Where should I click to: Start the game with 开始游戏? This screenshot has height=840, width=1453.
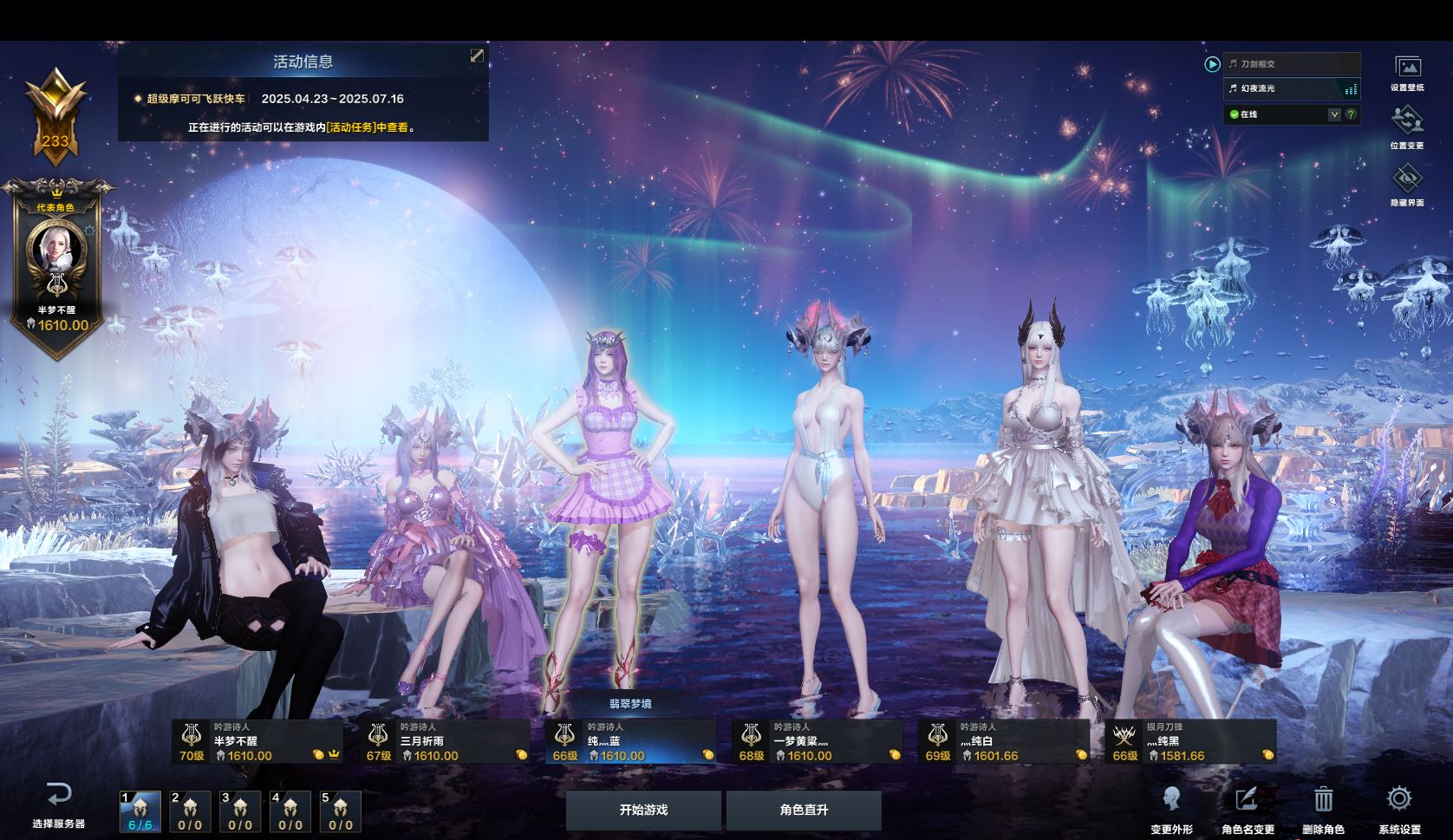[643, 811]
